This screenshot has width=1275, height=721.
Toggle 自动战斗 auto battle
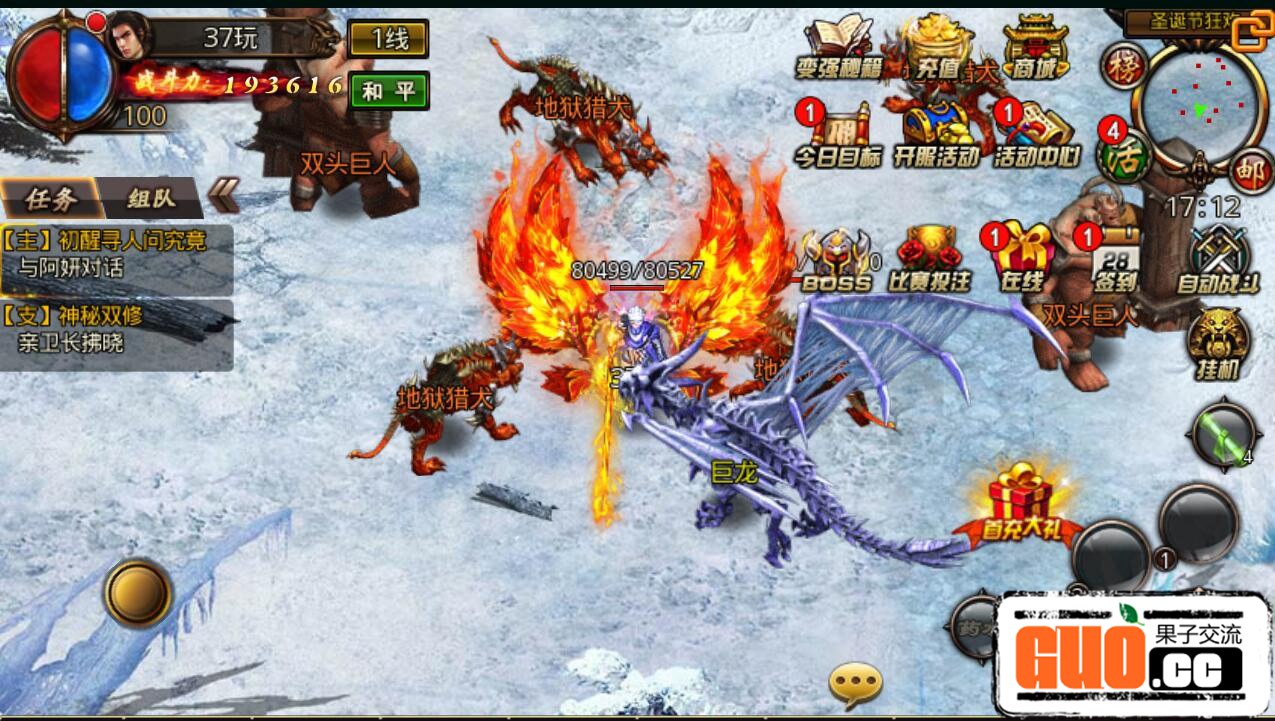[1216, 260]
